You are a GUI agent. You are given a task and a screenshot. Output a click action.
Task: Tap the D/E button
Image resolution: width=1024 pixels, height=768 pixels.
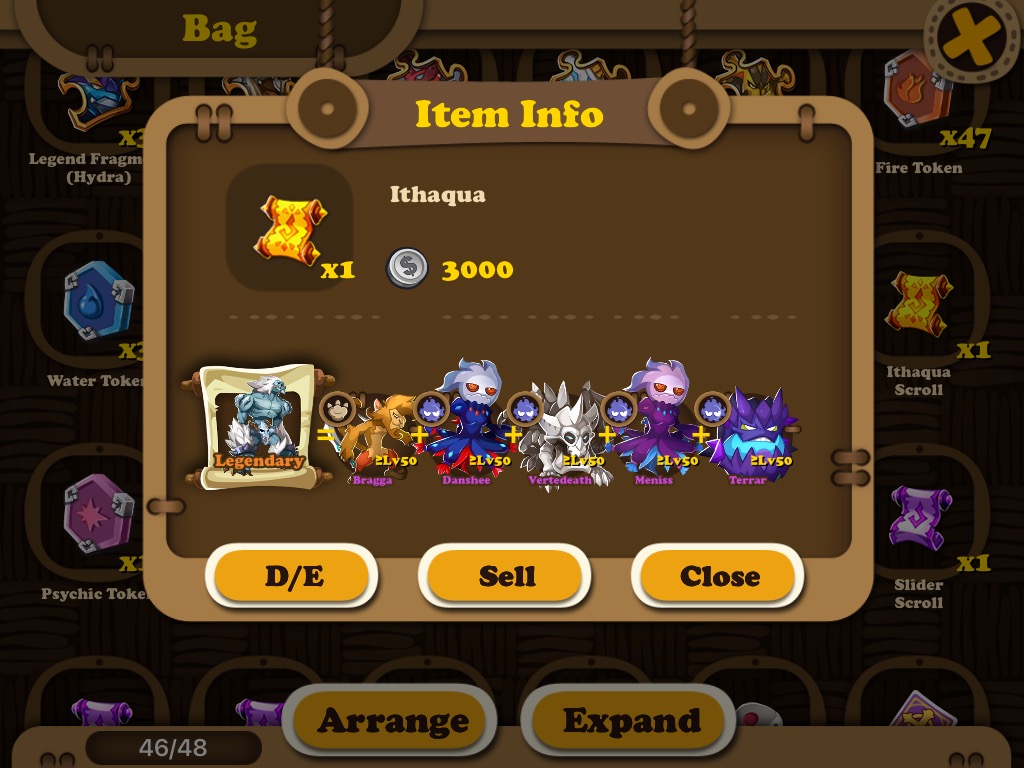point(292,576)
